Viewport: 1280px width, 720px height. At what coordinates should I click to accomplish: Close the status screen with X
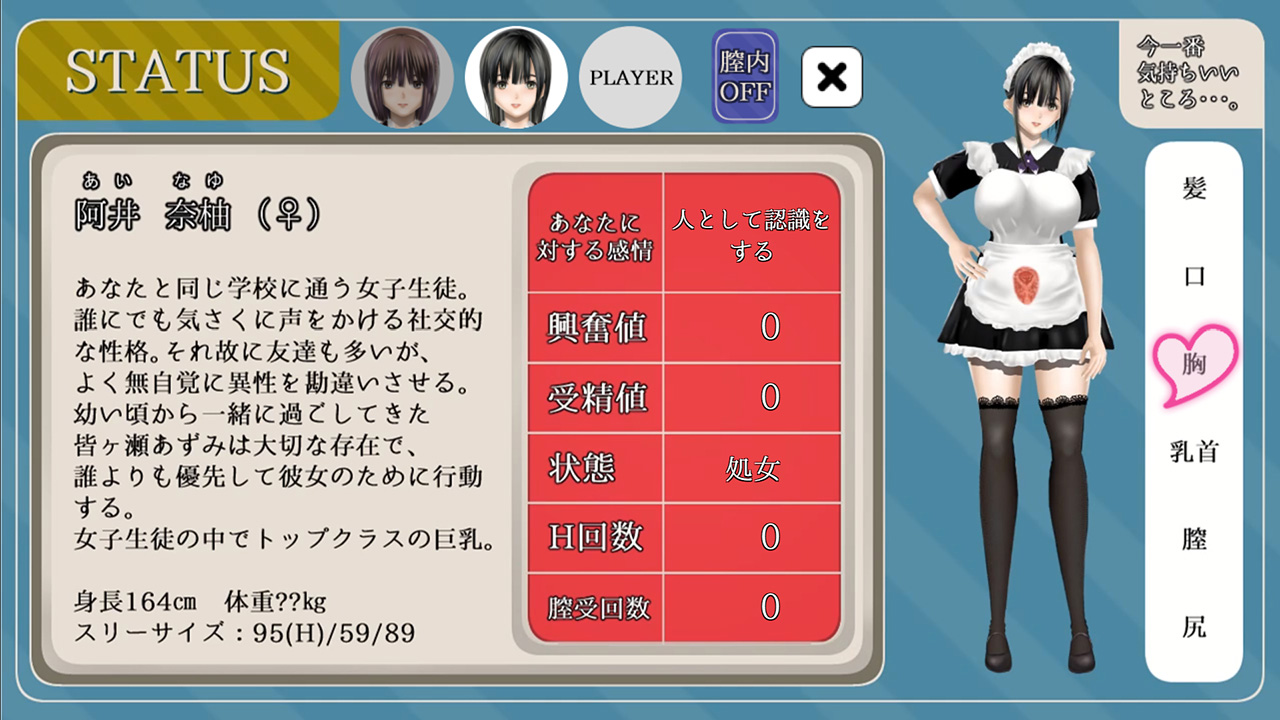832,77
